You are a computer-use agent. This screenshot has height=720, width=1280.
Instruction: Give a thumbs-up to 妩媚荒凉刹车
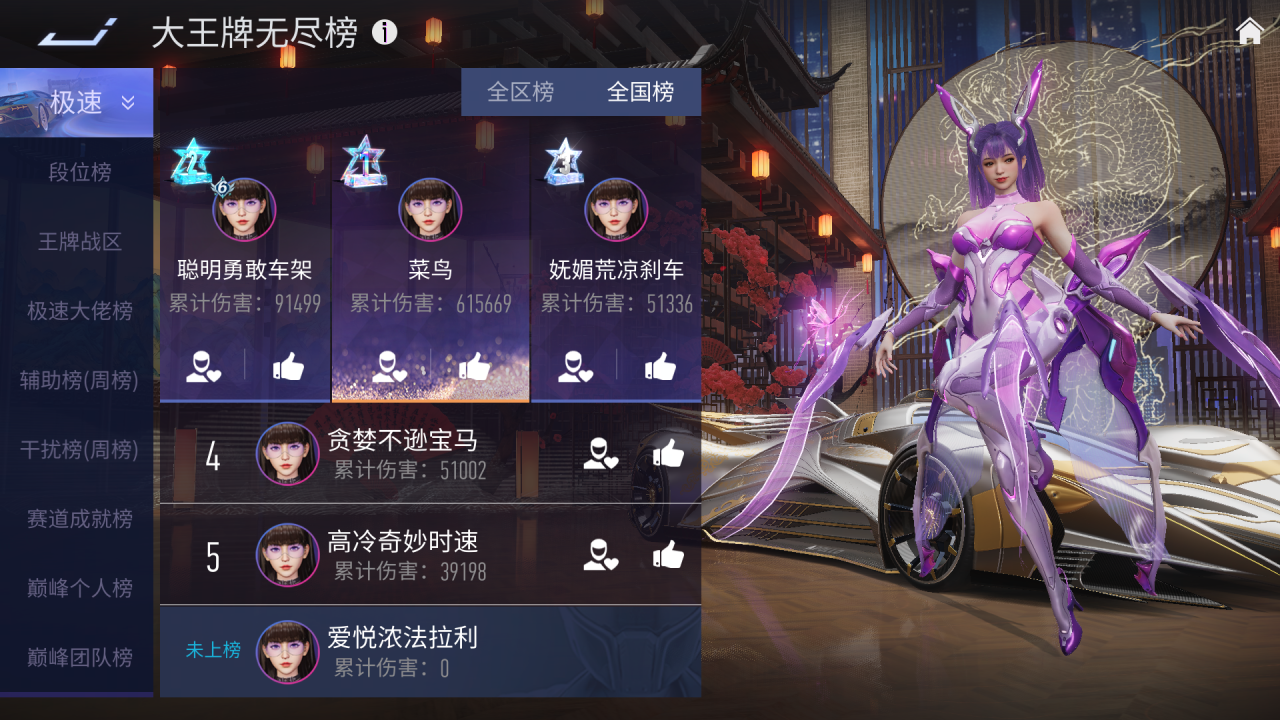point(660,367)
